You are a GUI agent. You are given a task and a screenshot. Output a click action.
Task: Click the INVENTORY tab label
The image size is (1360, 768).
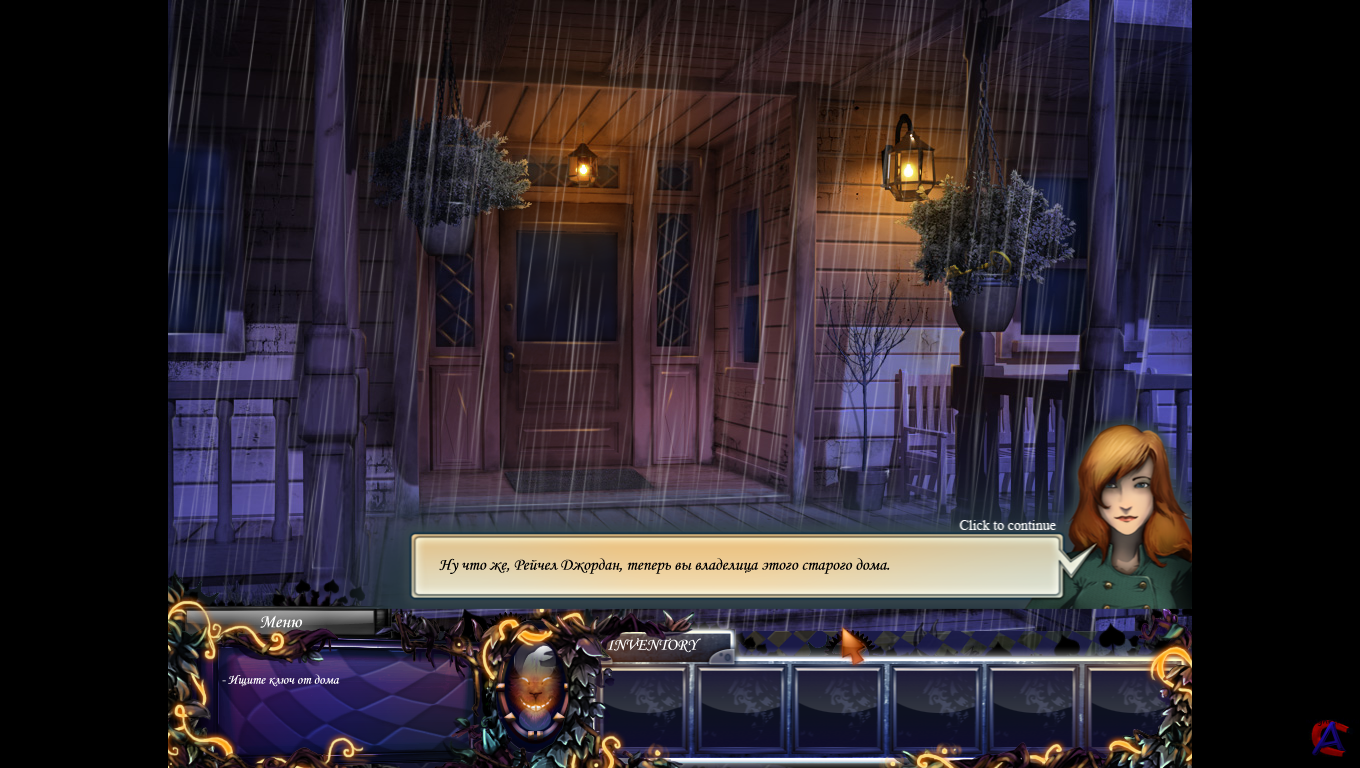(655, 645)
